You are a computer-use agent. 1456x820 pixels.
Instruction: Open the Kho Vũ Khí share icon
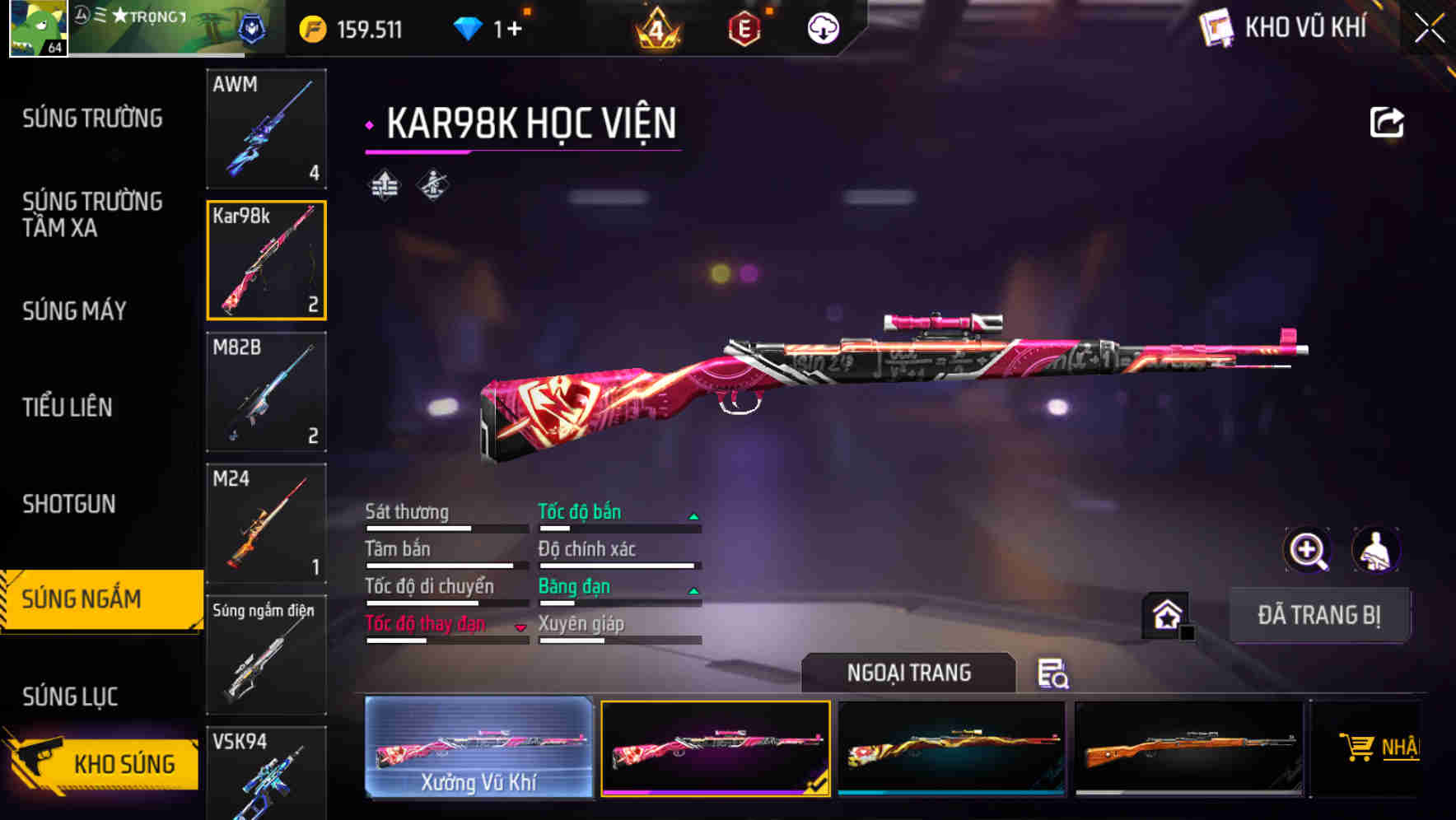1386,120
